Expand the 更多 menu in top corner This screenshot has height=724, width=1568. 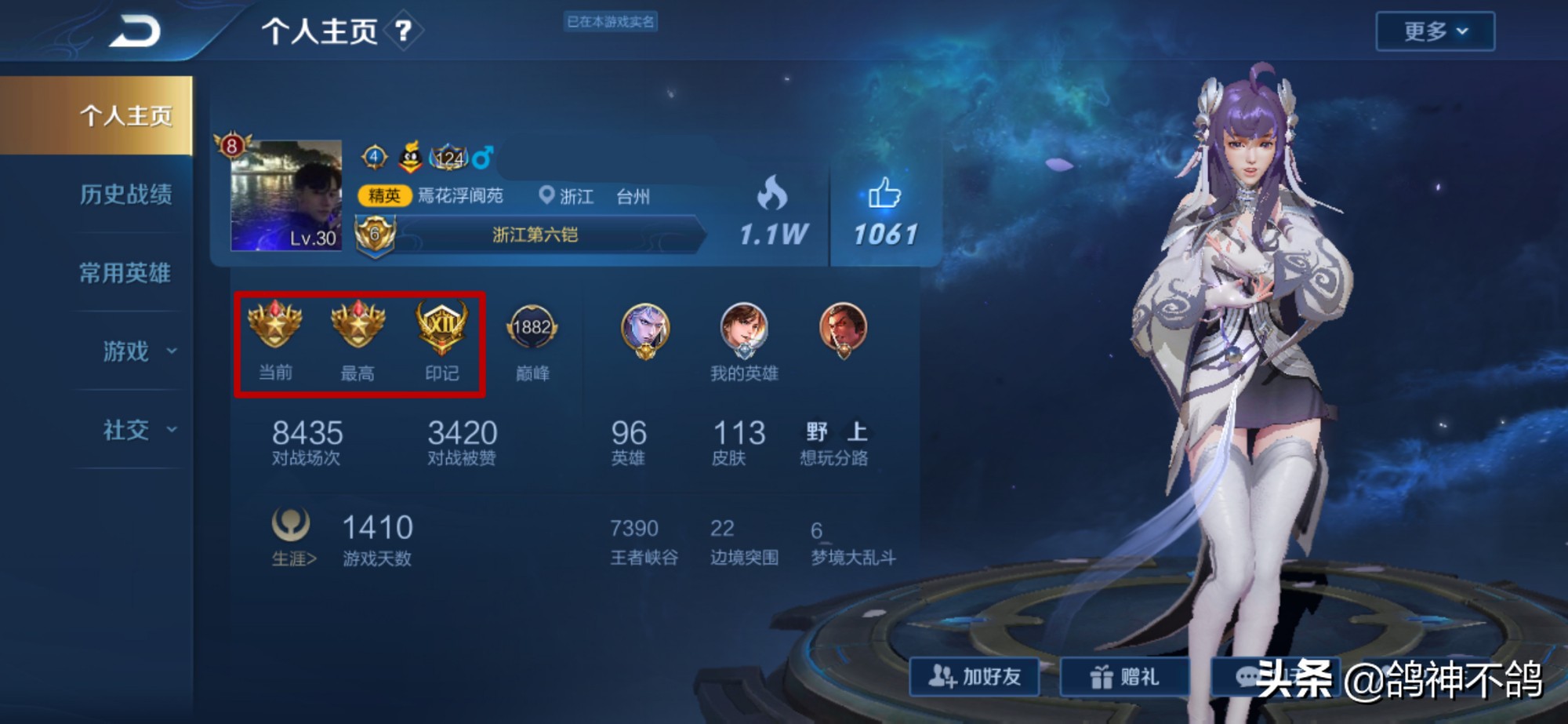coord(1434,31)
